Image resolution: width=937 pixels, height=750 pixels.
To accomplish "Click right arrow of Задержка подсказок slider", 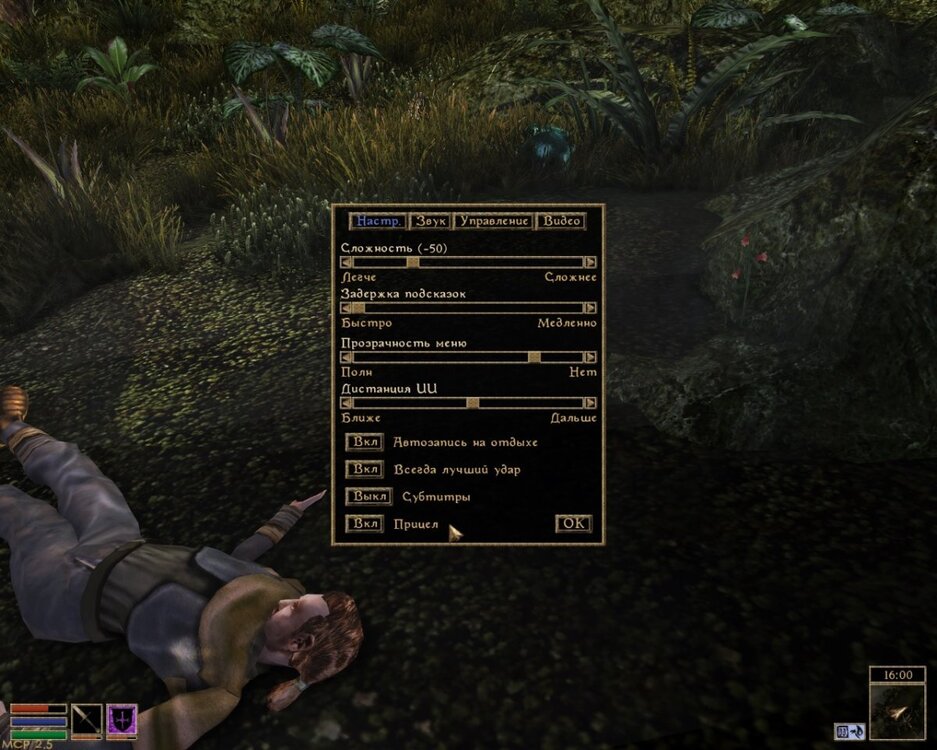I will (591, 309).
